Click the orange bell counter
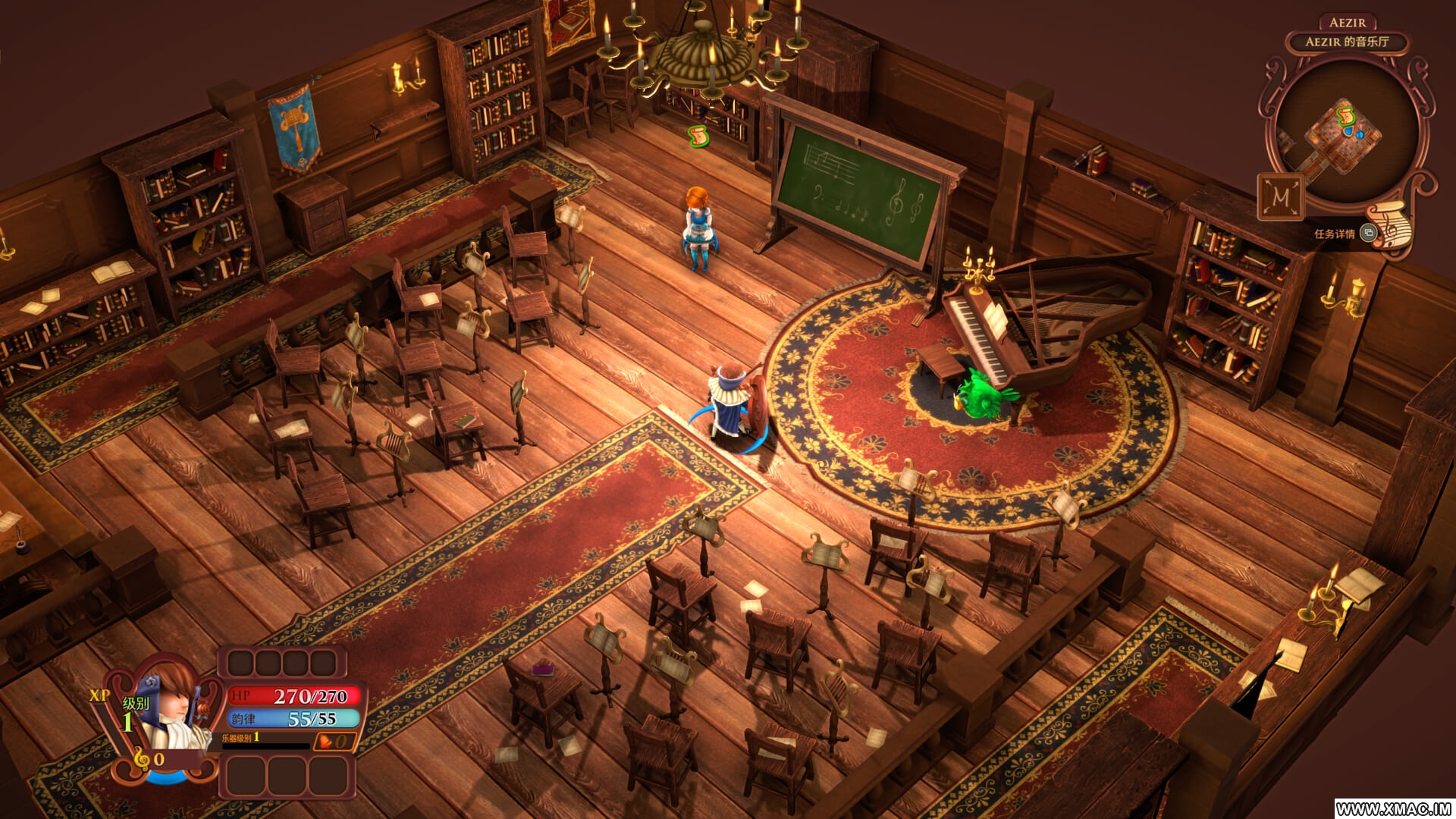 click(334, 741)
